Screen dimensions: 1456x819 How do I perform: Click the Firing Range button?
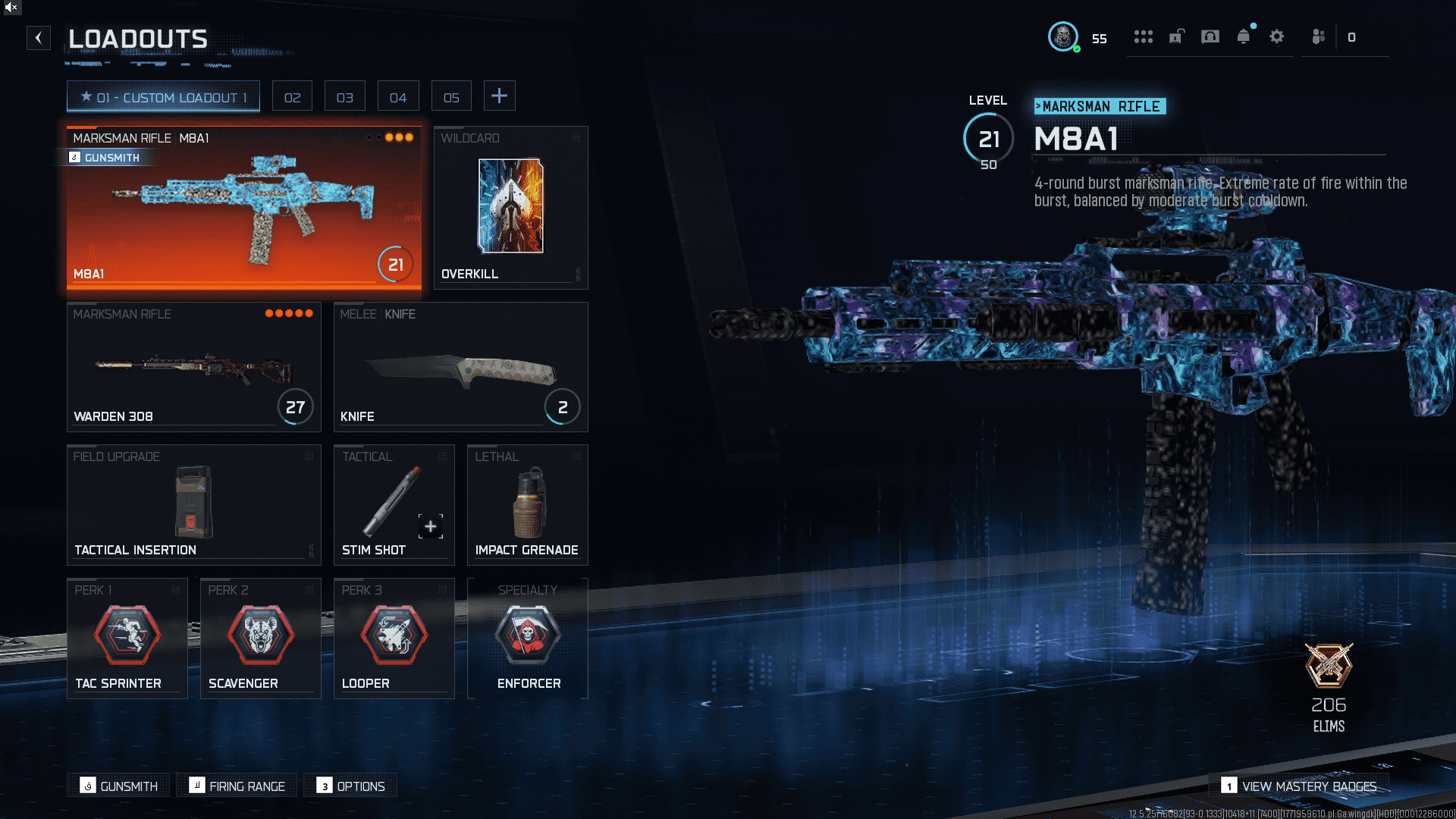[x=238, y=786]
